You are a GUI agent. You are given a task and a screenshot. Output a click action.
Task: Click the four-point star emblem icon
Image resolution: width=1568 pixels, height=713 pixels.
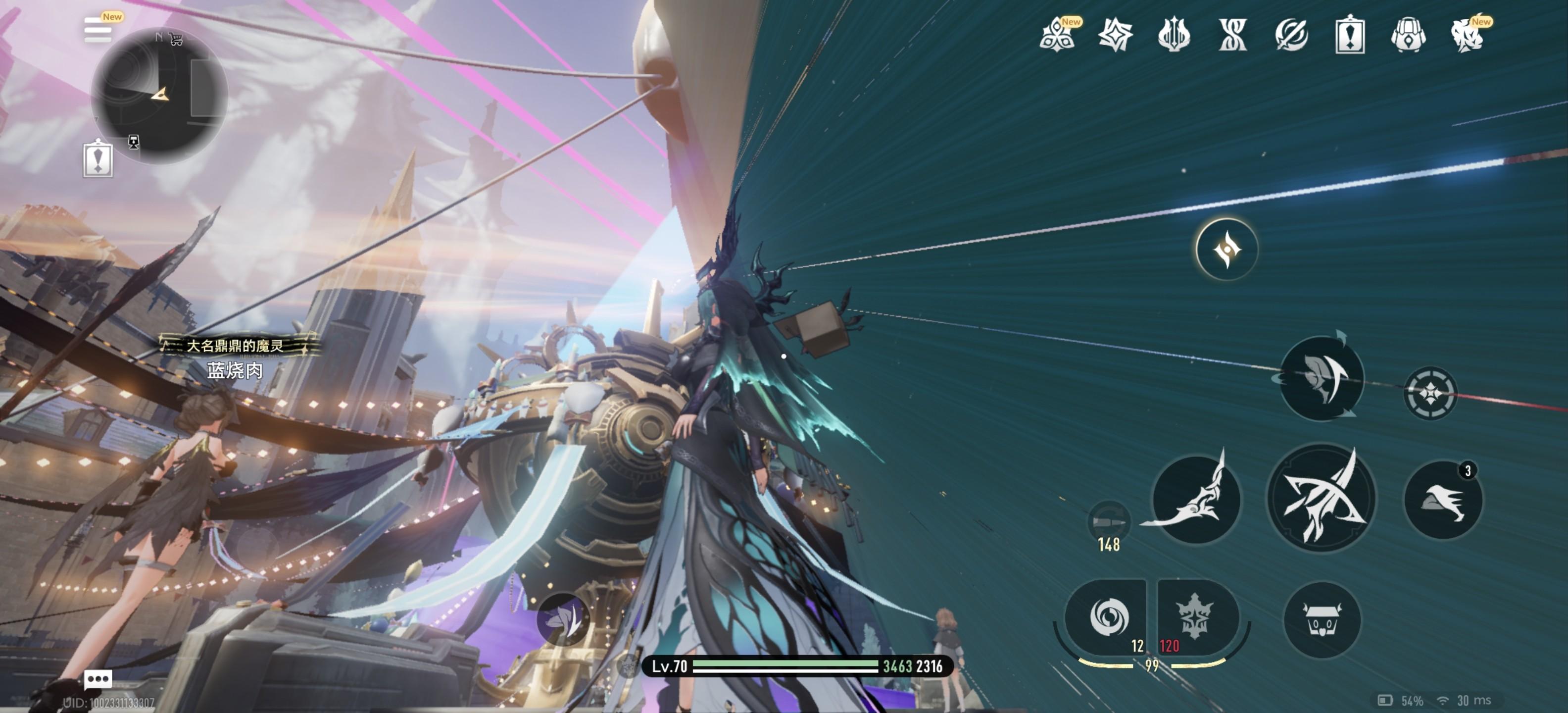[x=1115, y=35]
